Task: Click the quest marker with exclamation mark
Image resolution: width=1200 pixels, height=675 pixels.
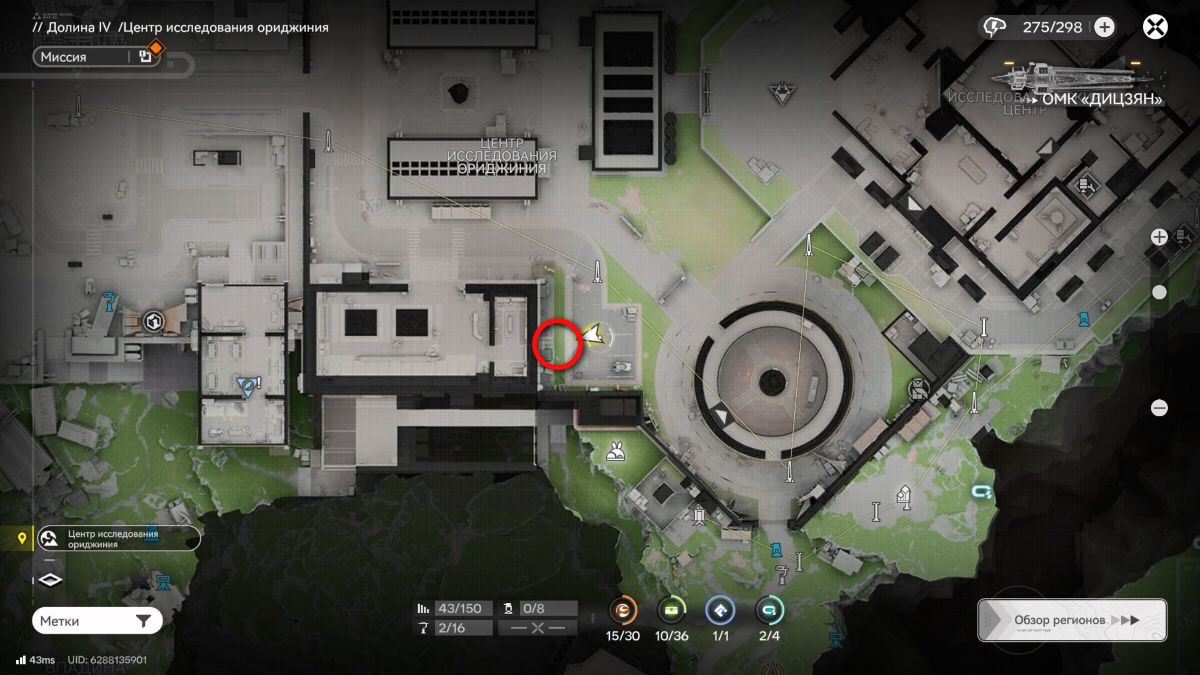Action: point(248,385)
